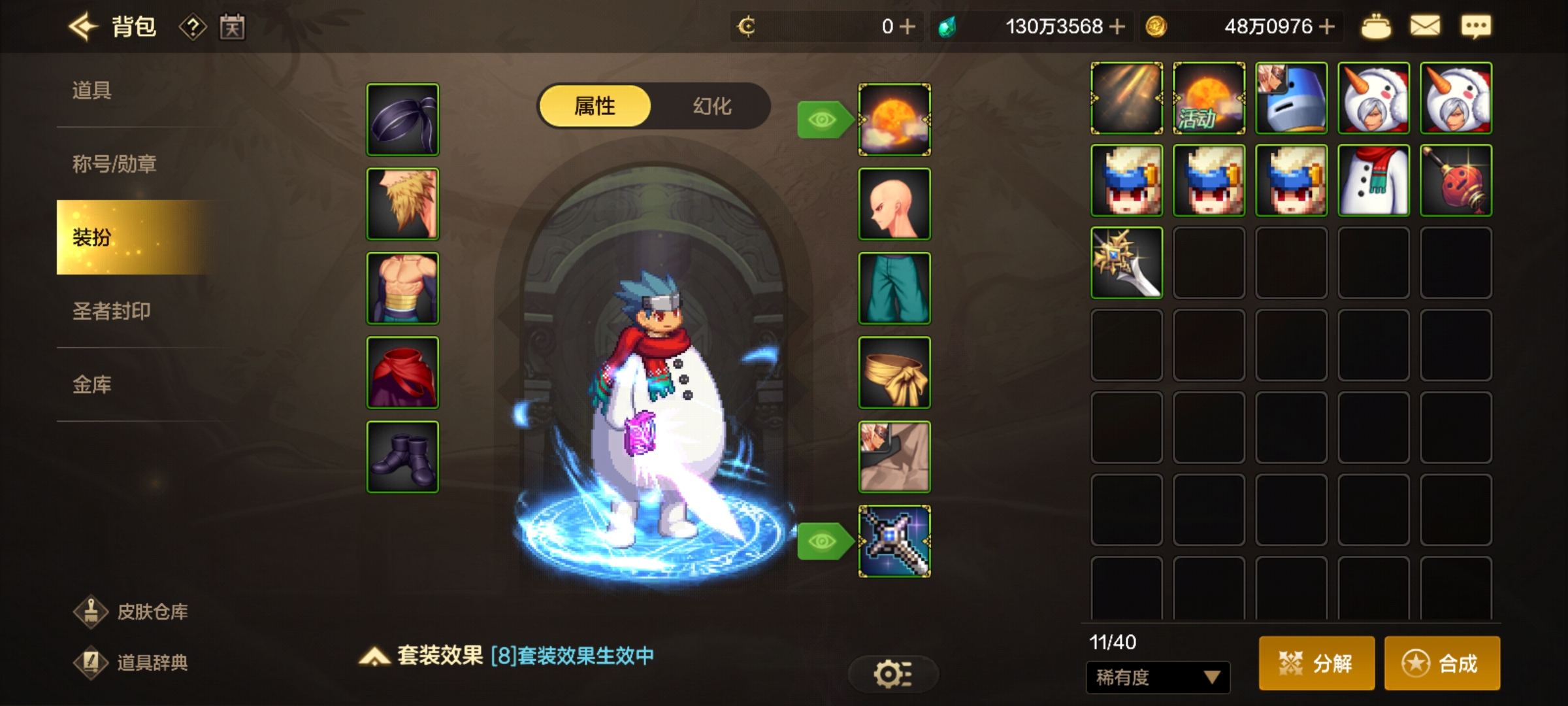Select the equipped purple boots slot
Screen dimensions: 1568x706
[x=402, y=457]
